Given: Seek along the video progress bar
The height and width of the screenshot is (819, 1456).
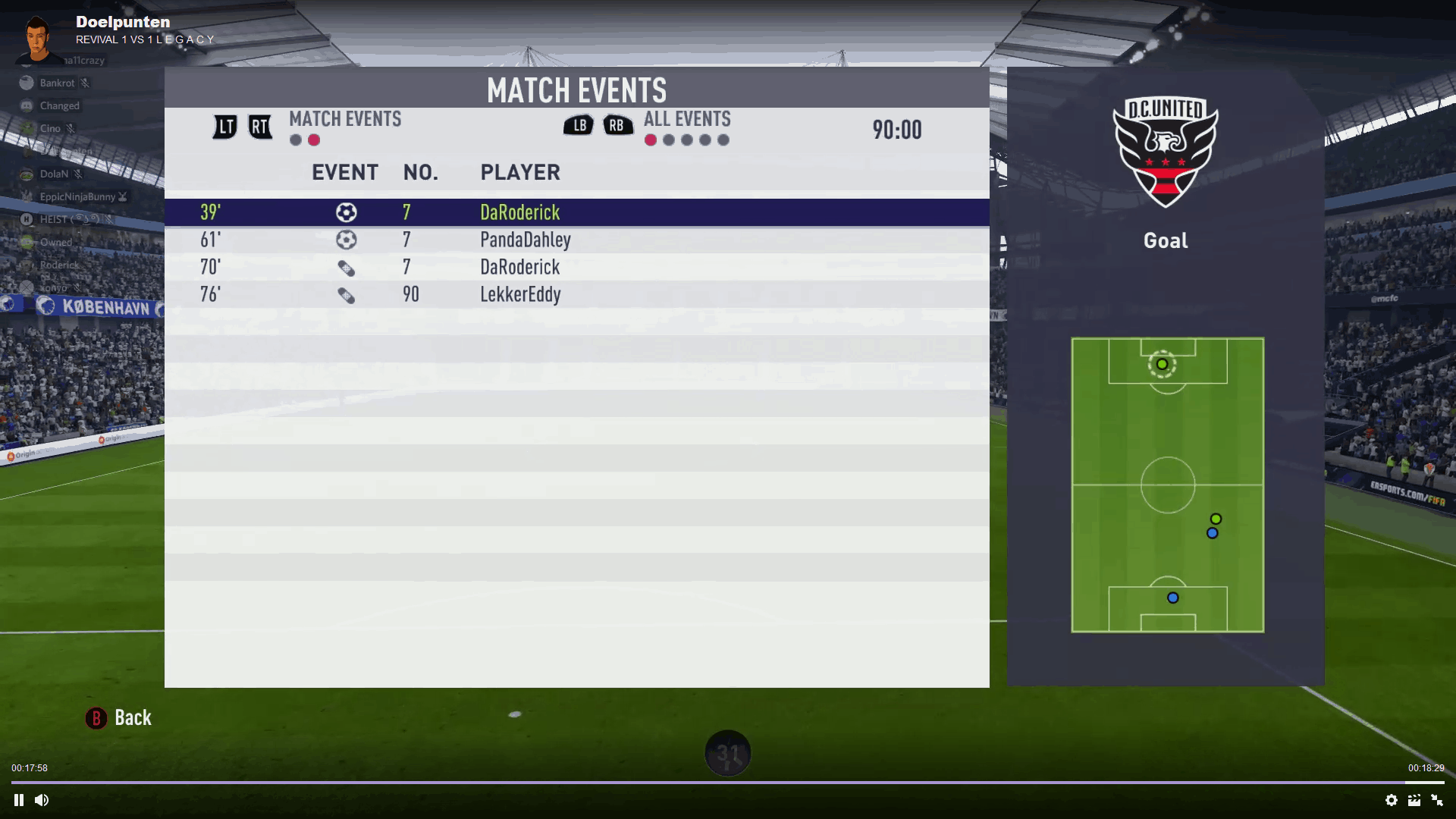Looking at the screenshot, I should (728, 782).
